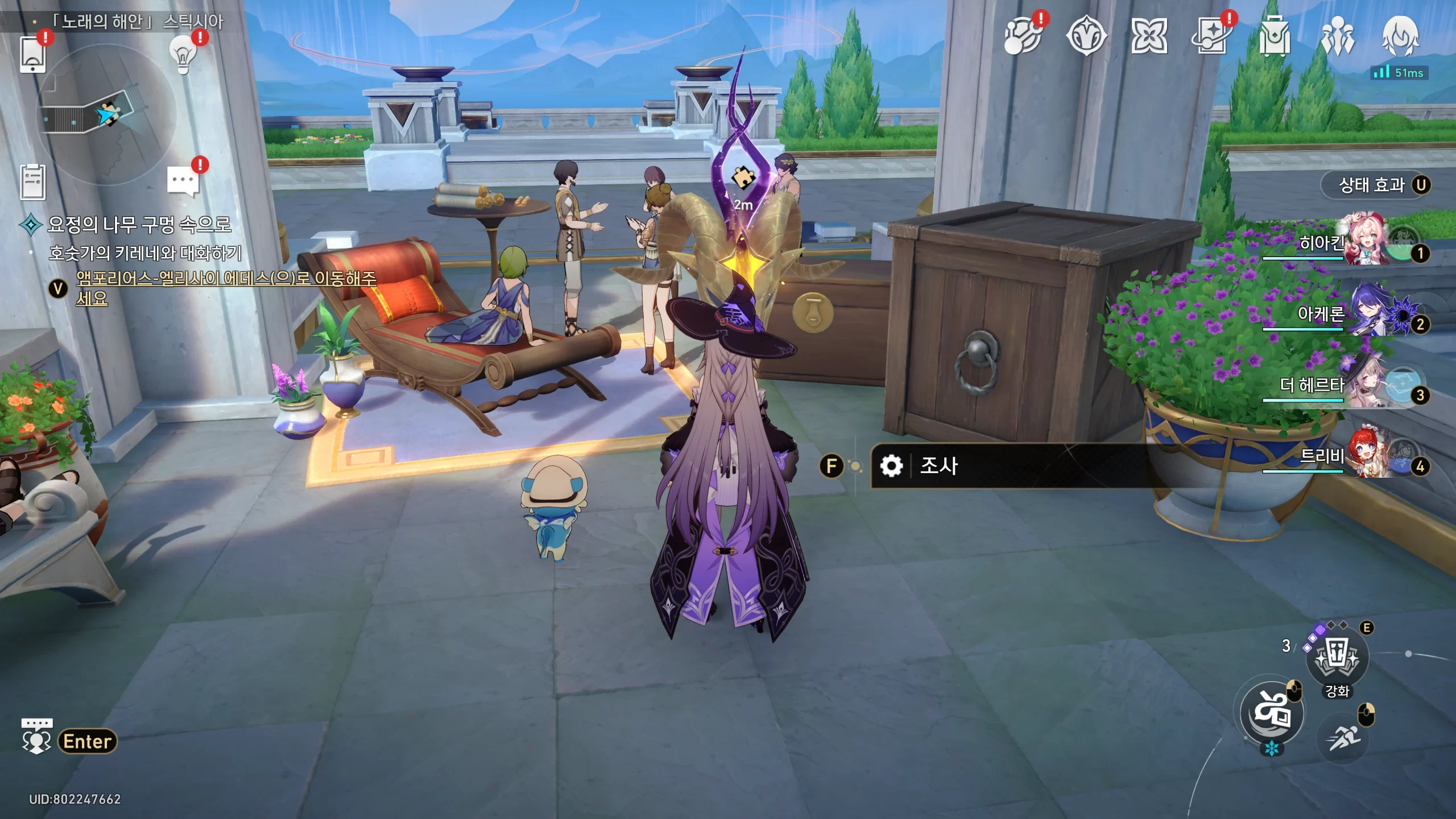Select the tracked quest 요정의 나무 구멍 속으로
Screen dimensions: 1456x819
pos(139,224)
